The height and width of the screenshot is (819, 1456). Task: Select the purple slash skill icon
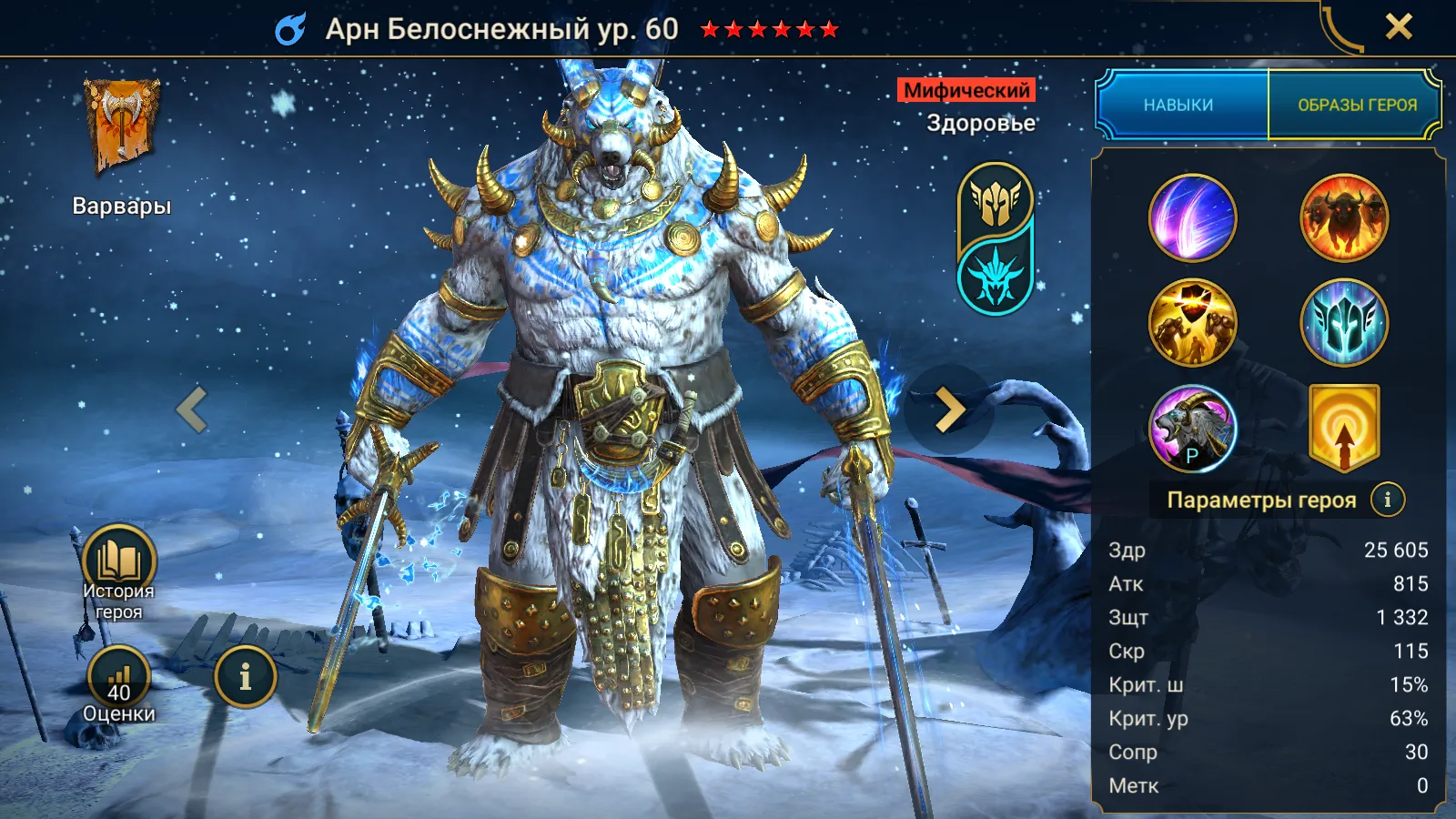pos(1192,218)
